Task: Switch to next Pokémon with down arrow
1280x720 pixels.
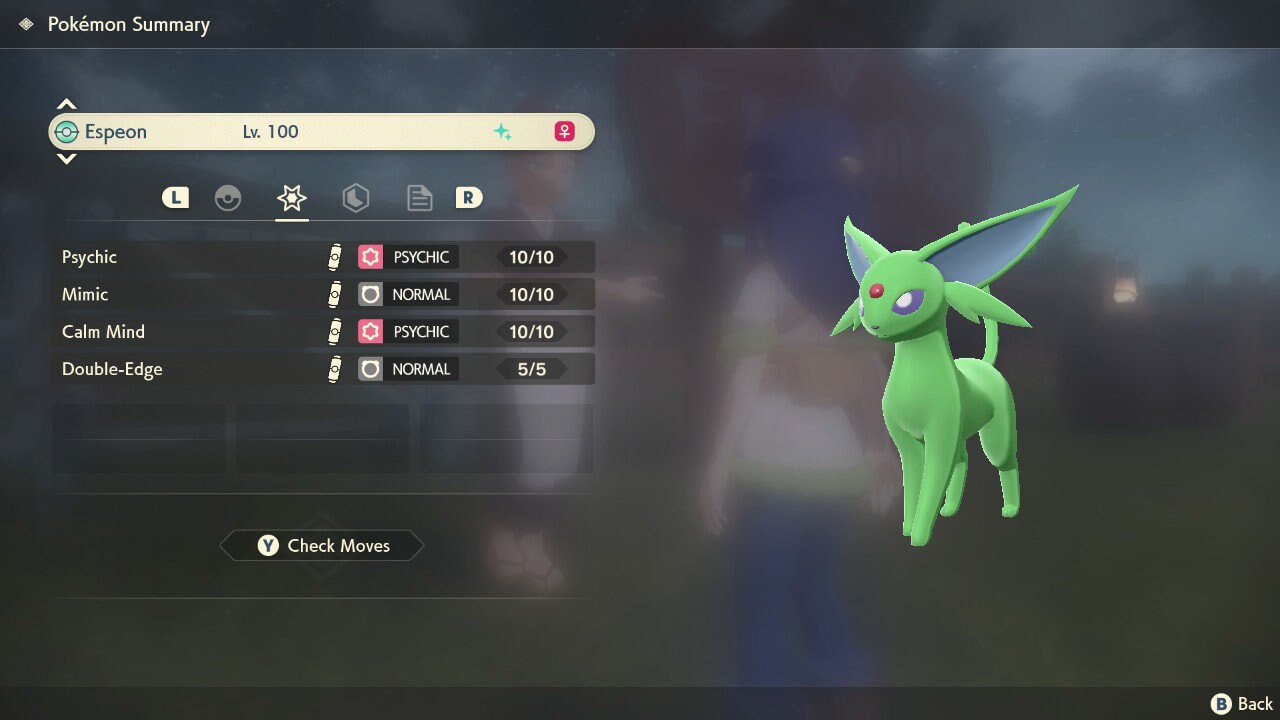Action: (x=67, y=159)
